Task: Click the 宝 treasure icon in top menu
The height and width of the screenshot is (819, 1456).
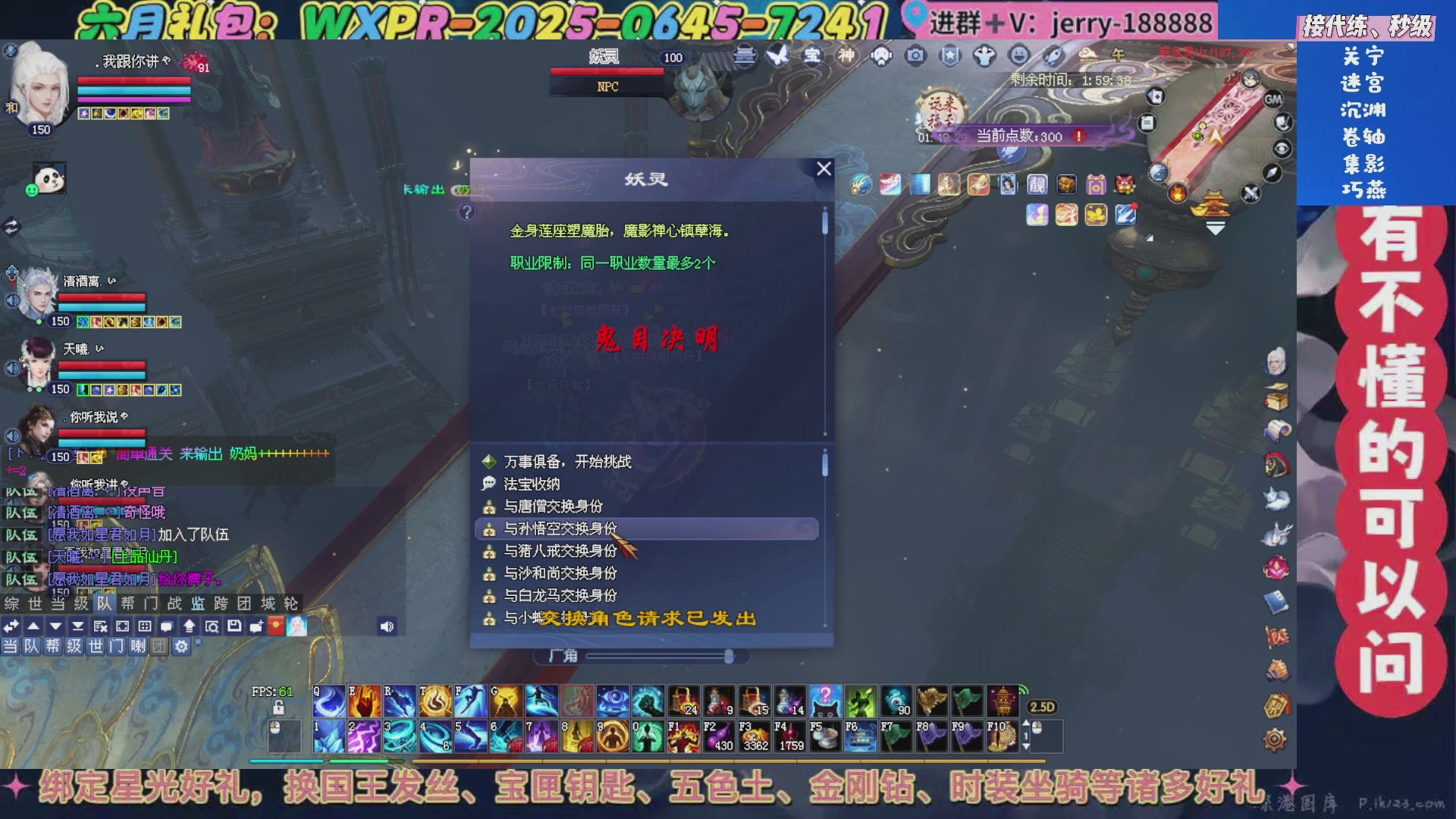Action: point(812,55)
